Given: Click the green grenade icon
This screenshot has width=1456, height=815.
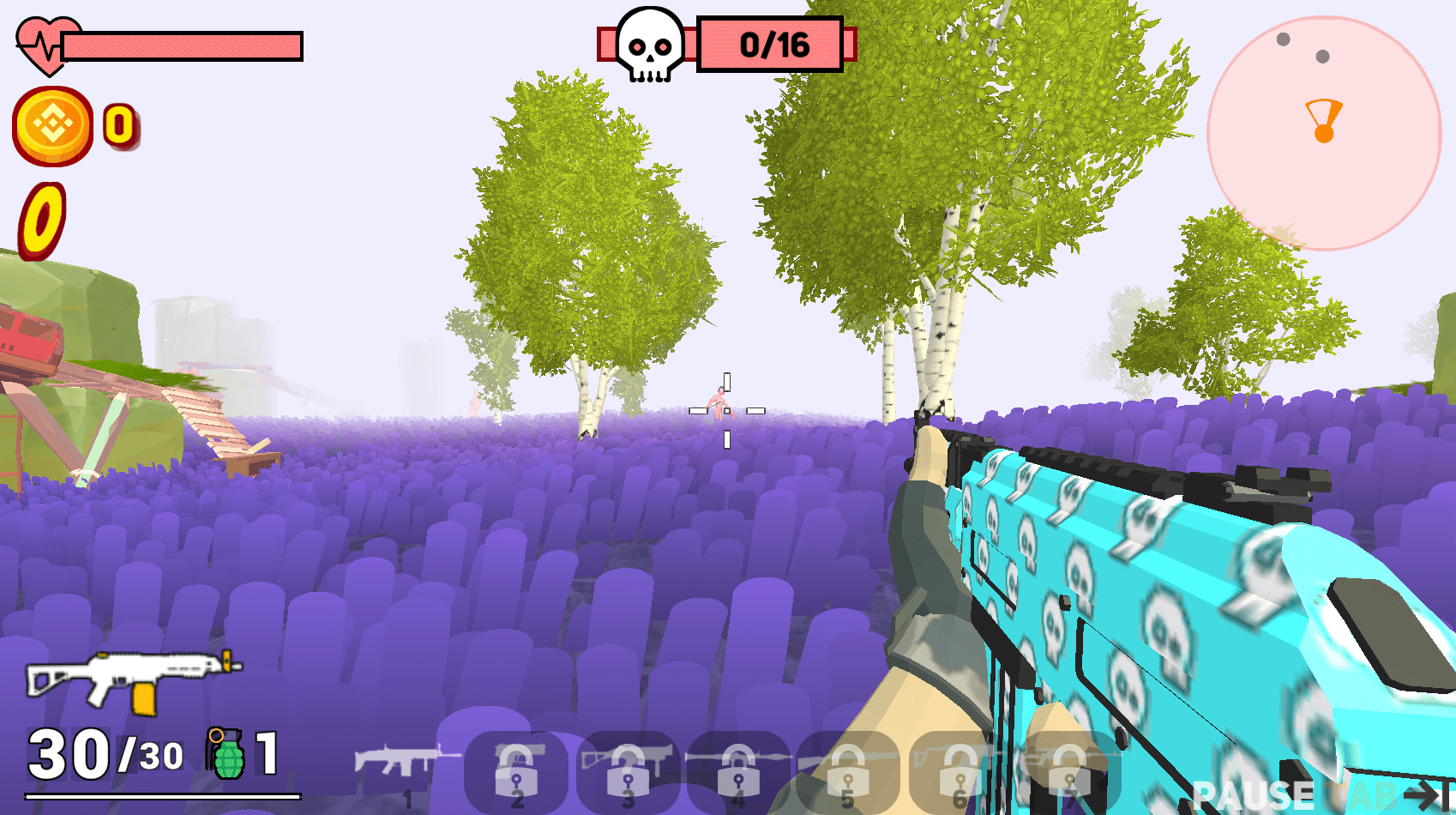Looking at the screenshot, I should [226, 753].
